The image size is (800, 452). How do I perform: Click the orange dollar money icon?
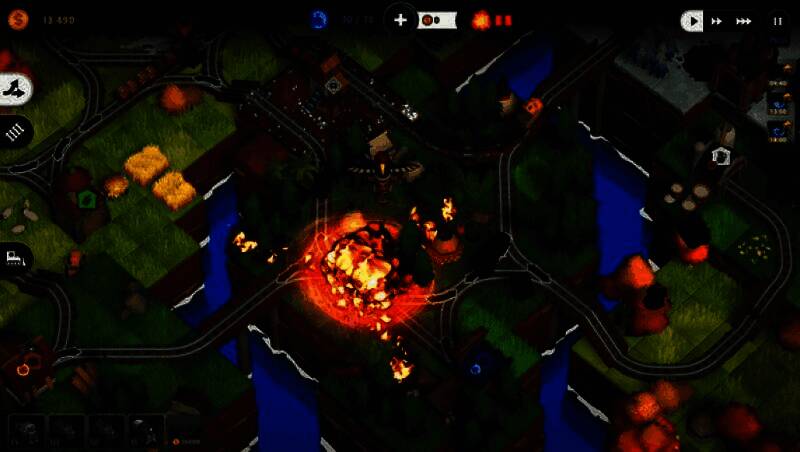tap(17, 19)
